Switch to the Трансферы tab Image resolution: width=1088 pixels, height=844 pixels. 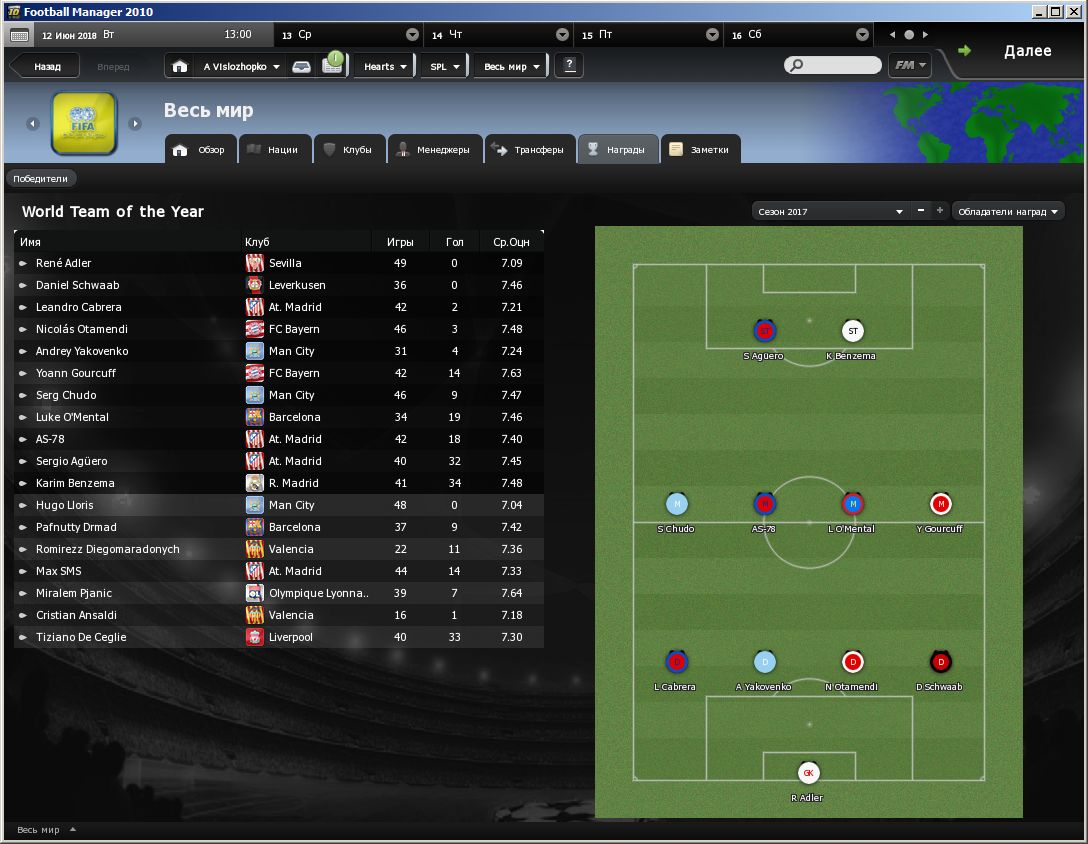pyautogui.click(x=529, y=150)
